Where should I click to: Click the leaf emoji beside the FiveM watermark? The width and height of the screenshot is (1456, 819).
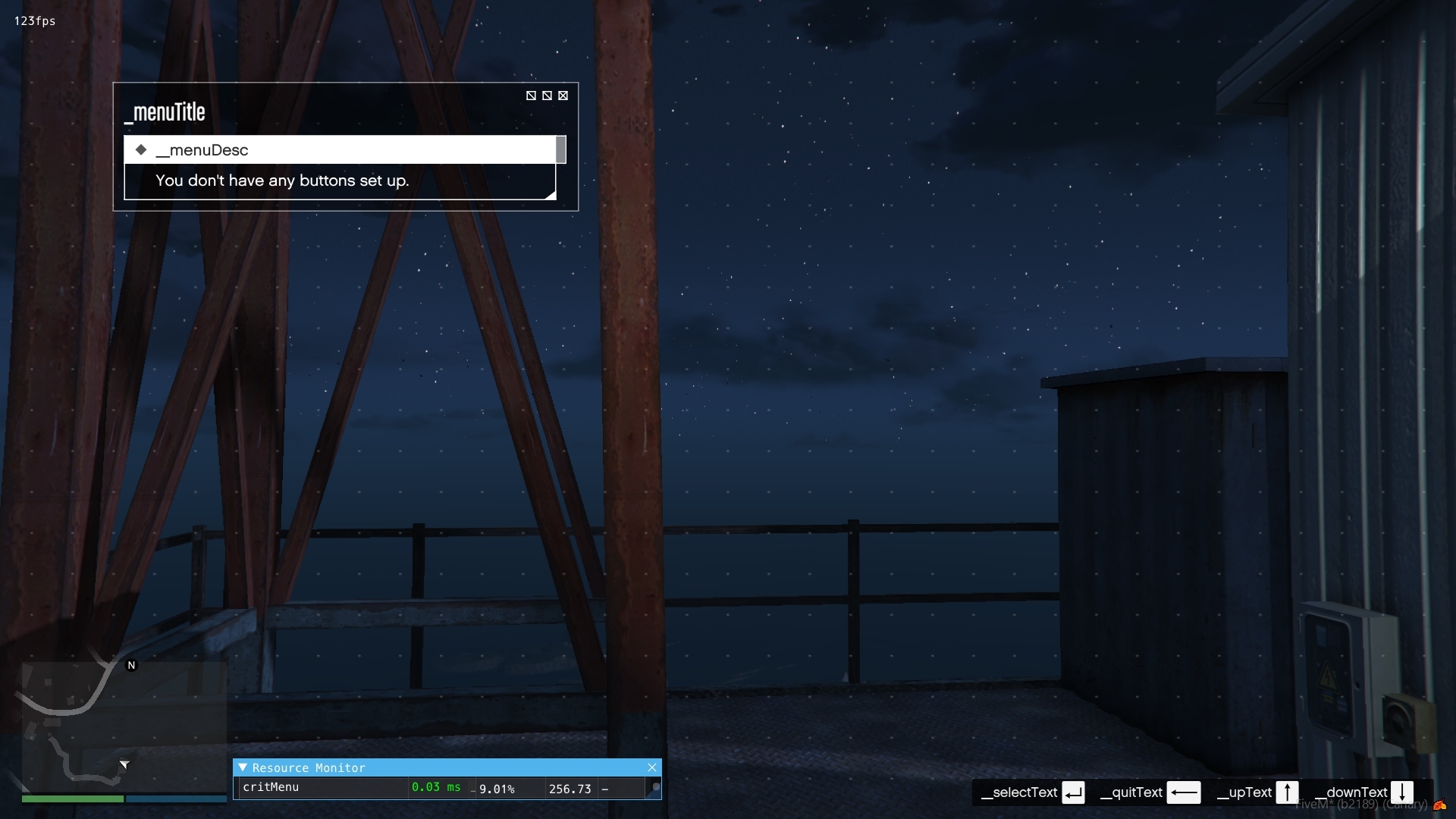[1440, 805]
